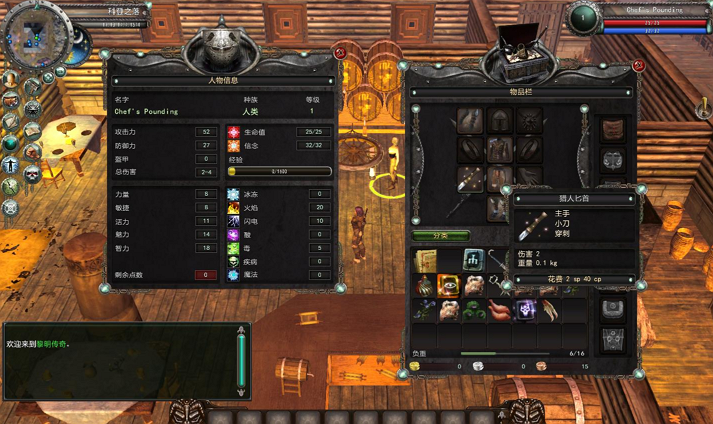This screenshot has width=713, height=424.
Task: Close the character info panel
Action: [x=340, y=52]
